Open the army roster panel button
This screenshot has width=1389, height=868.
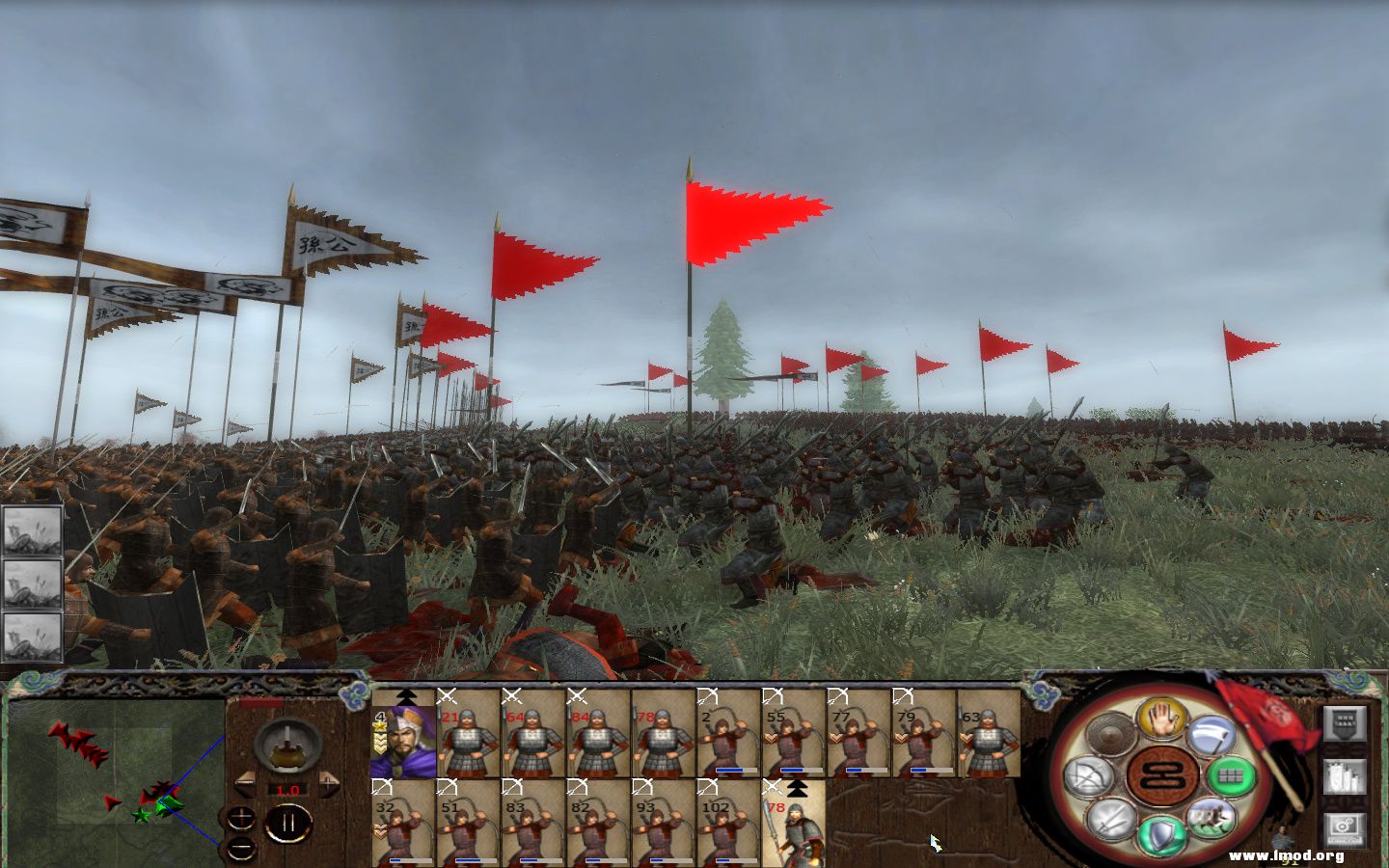[x=1345, y=775]
